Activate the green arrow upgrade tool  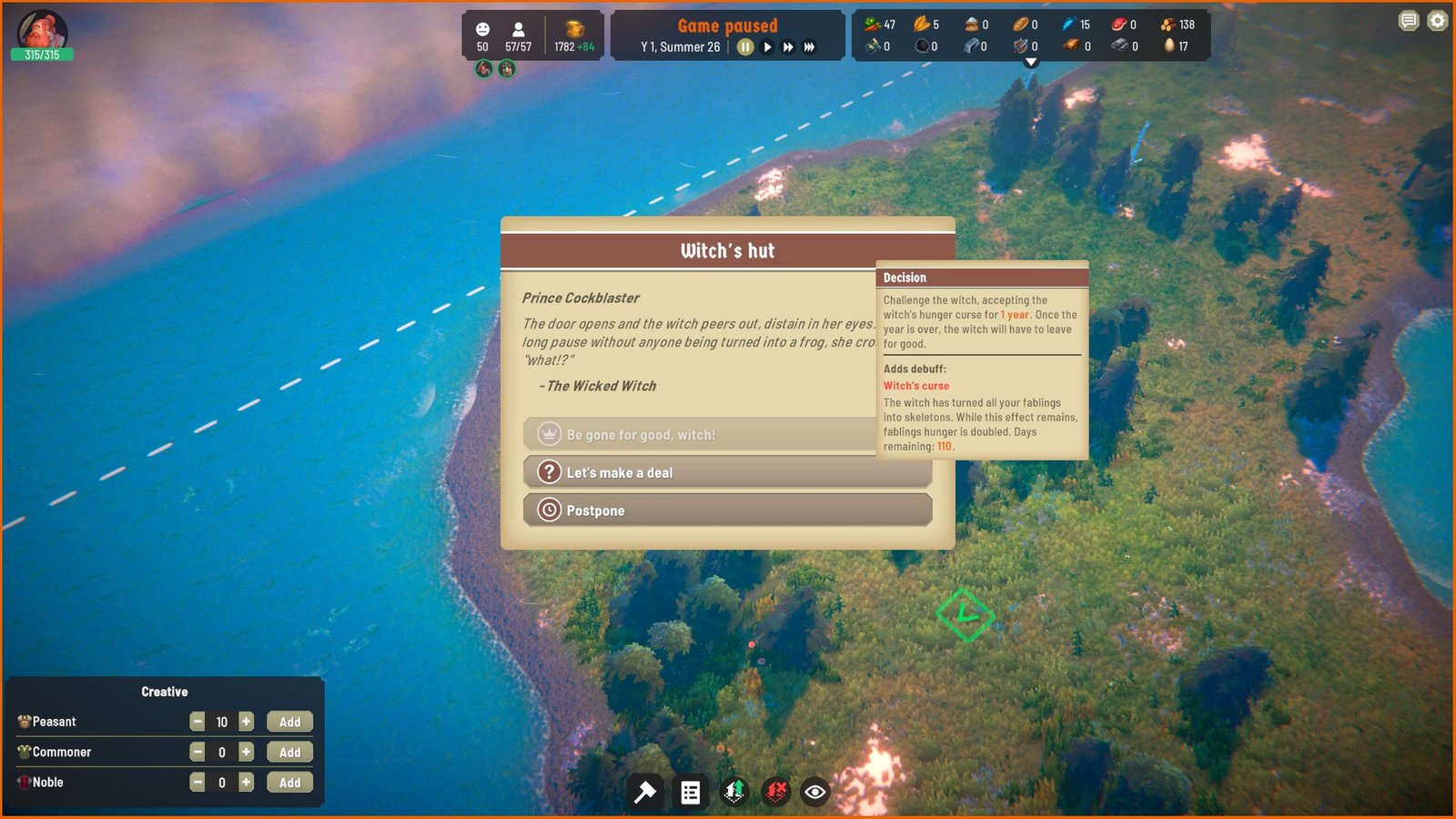pyautogui.click(x=734, y=793)
